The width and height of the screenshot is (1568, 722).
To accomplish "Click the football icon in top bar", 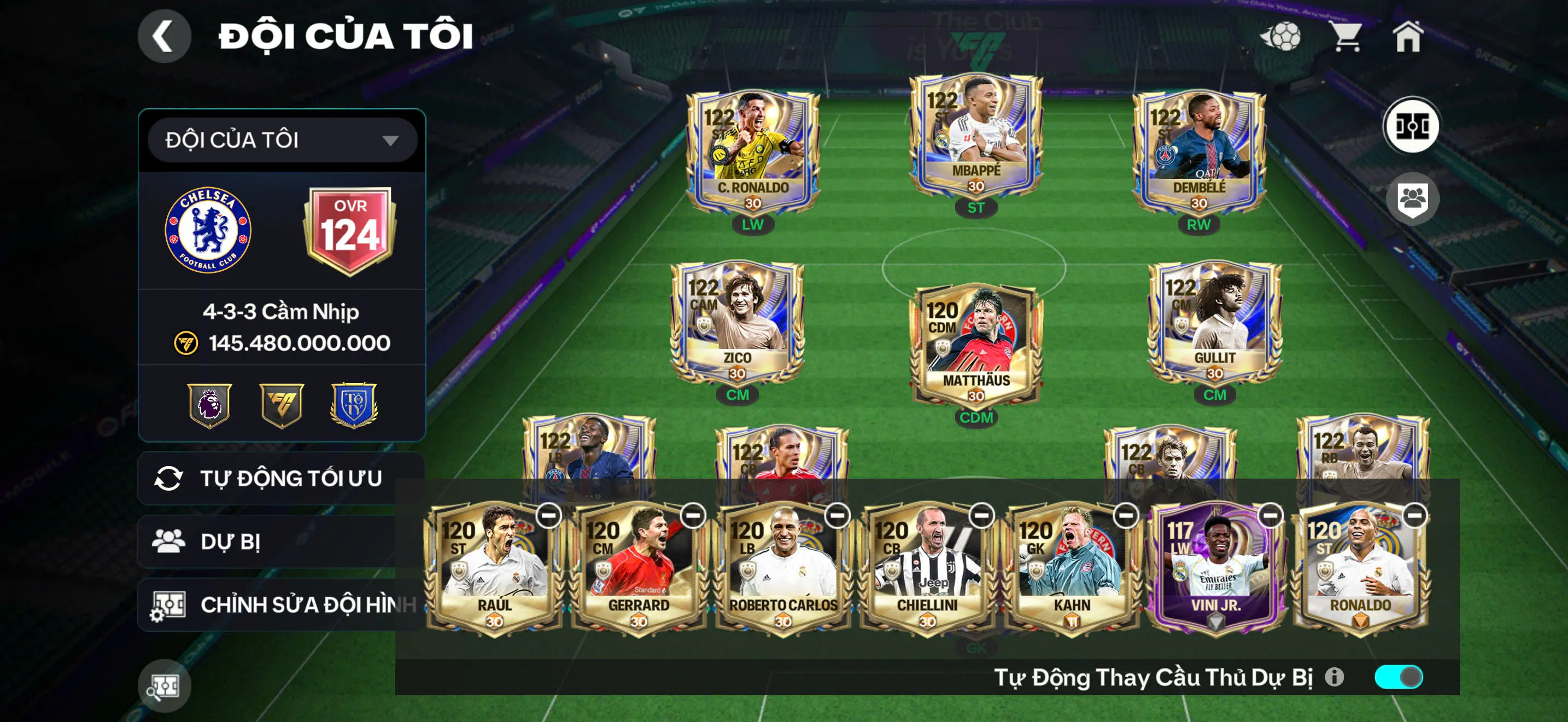I will click(x=1282, y=37).
